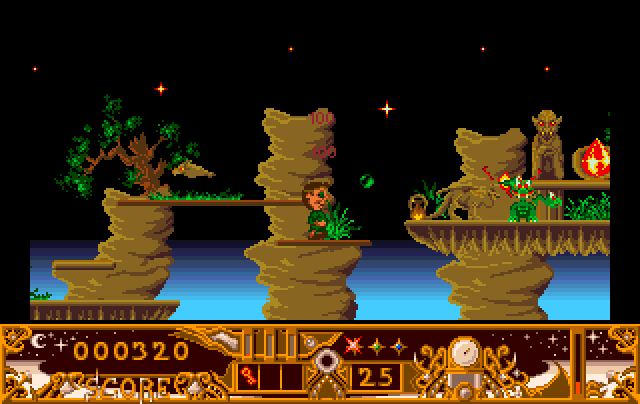Click the red star icon

point(352,346)
